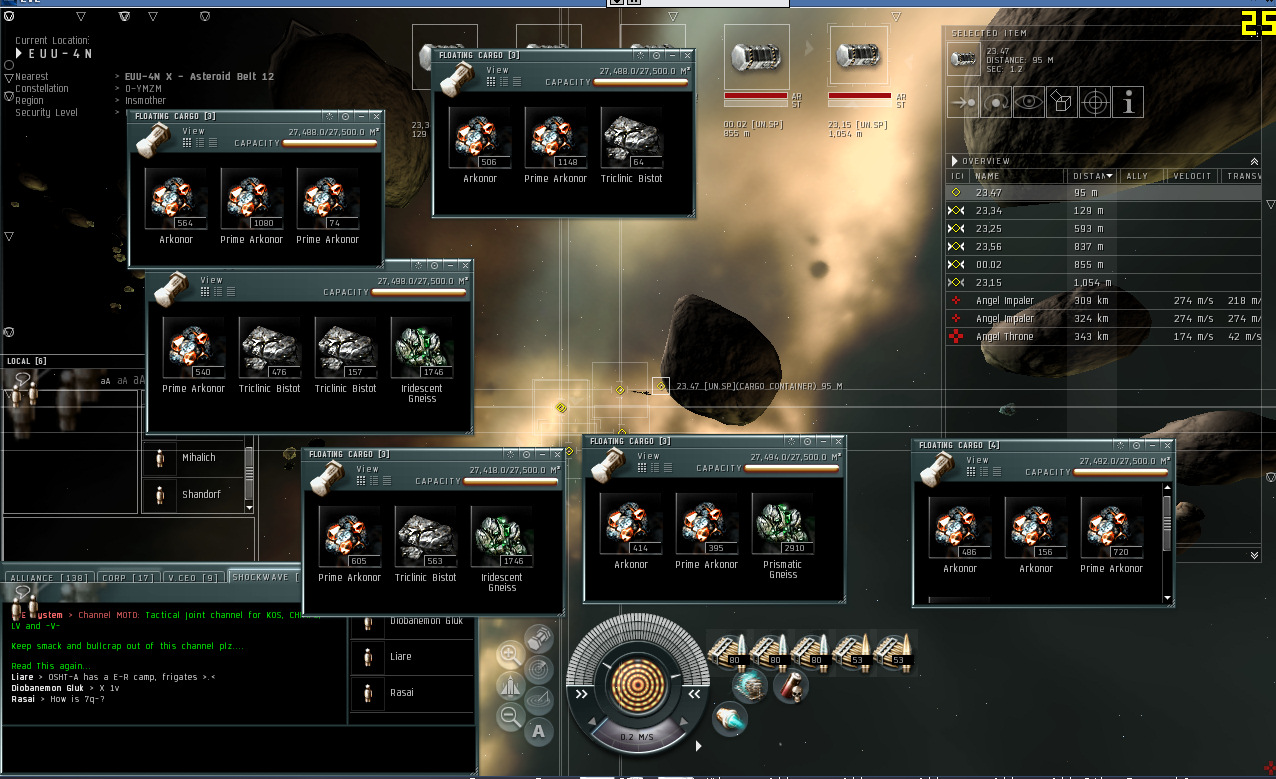
Task: Show info for the selected item
Action: coord(1128,102)
